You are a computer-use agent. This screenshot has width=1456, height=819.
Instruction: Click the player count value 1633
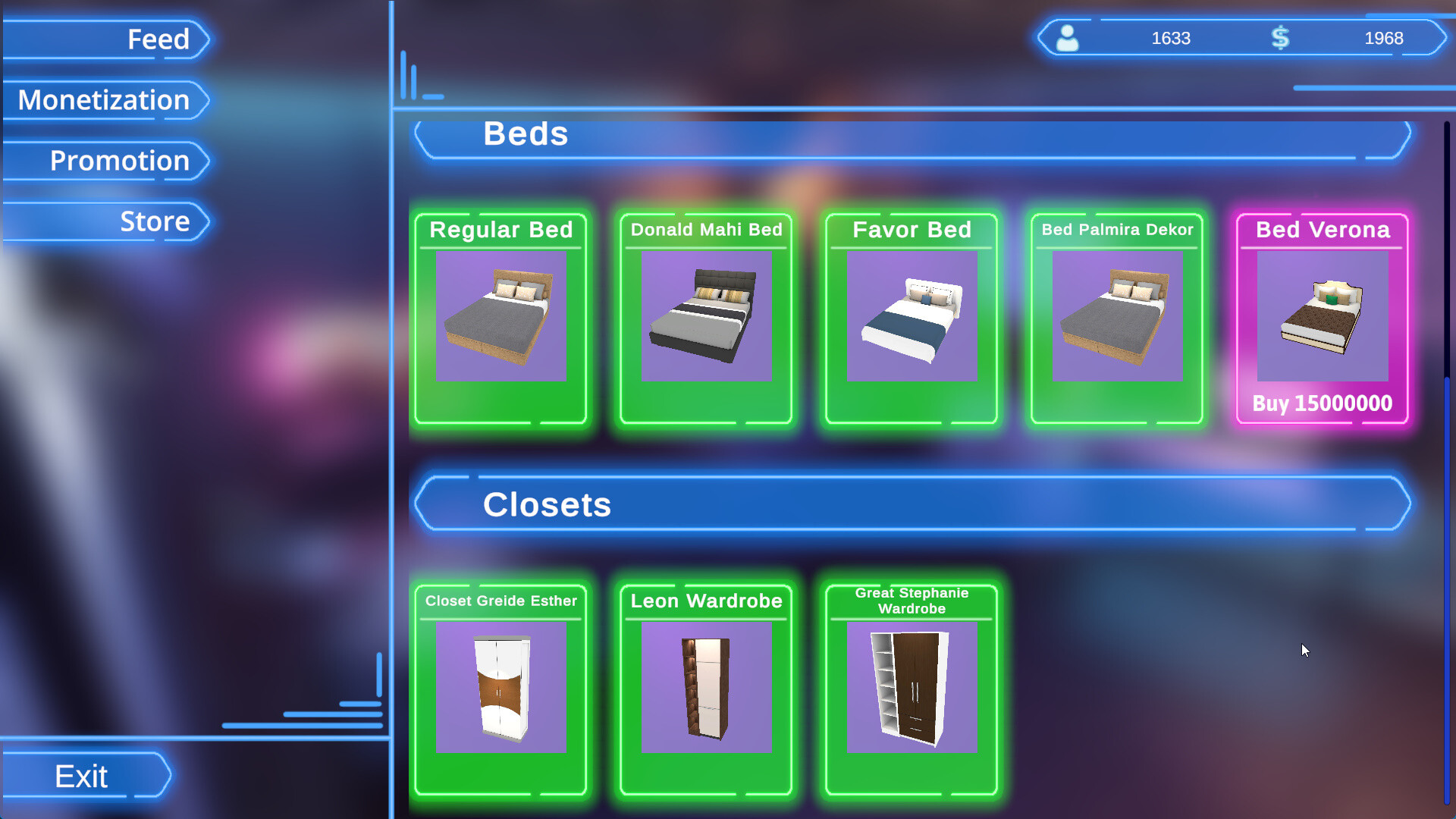point(1171,37)
